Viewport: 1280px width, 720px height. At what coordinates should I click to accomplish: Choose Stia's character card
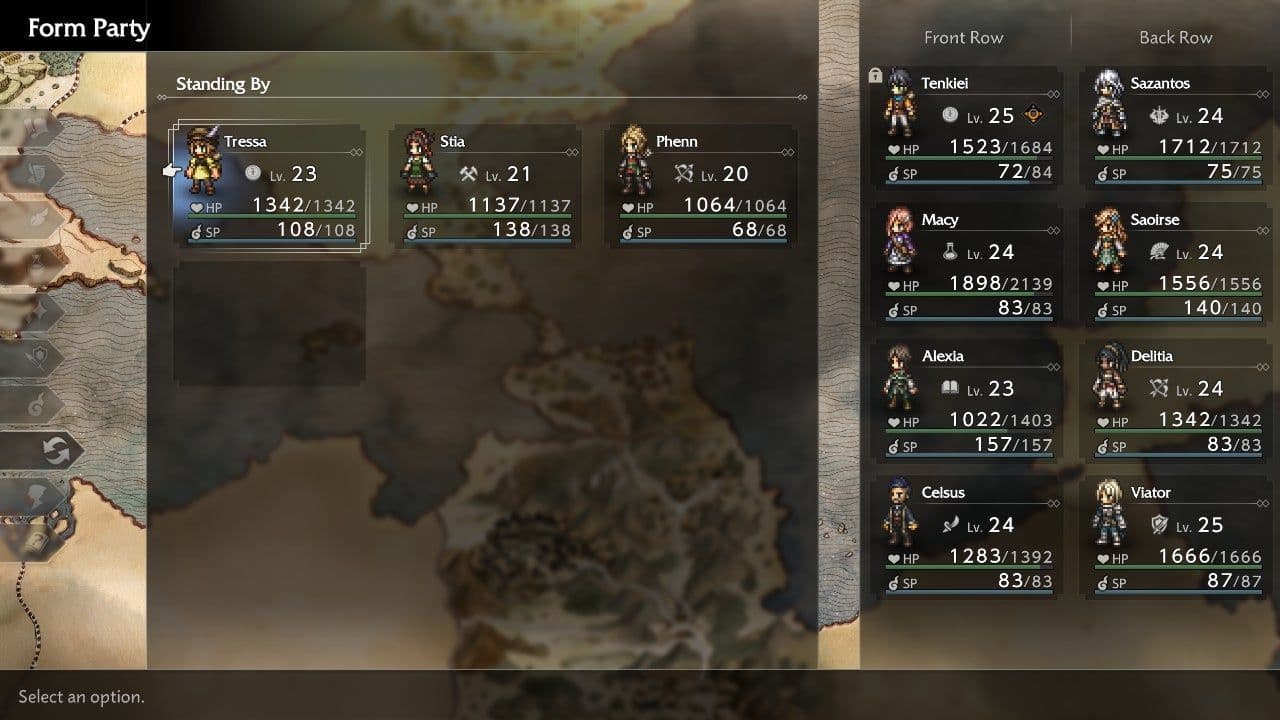click(485, 187)
